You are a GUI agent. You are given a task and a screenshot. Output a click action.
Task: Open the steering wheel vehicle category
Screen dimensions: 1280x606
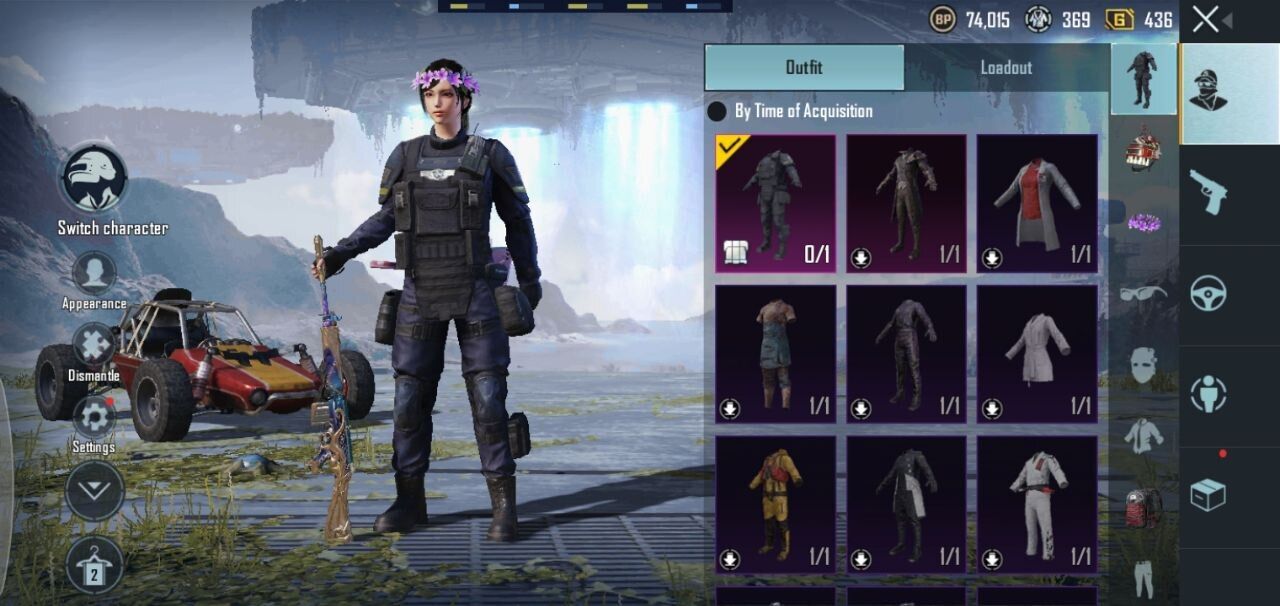pos(1208,293)
